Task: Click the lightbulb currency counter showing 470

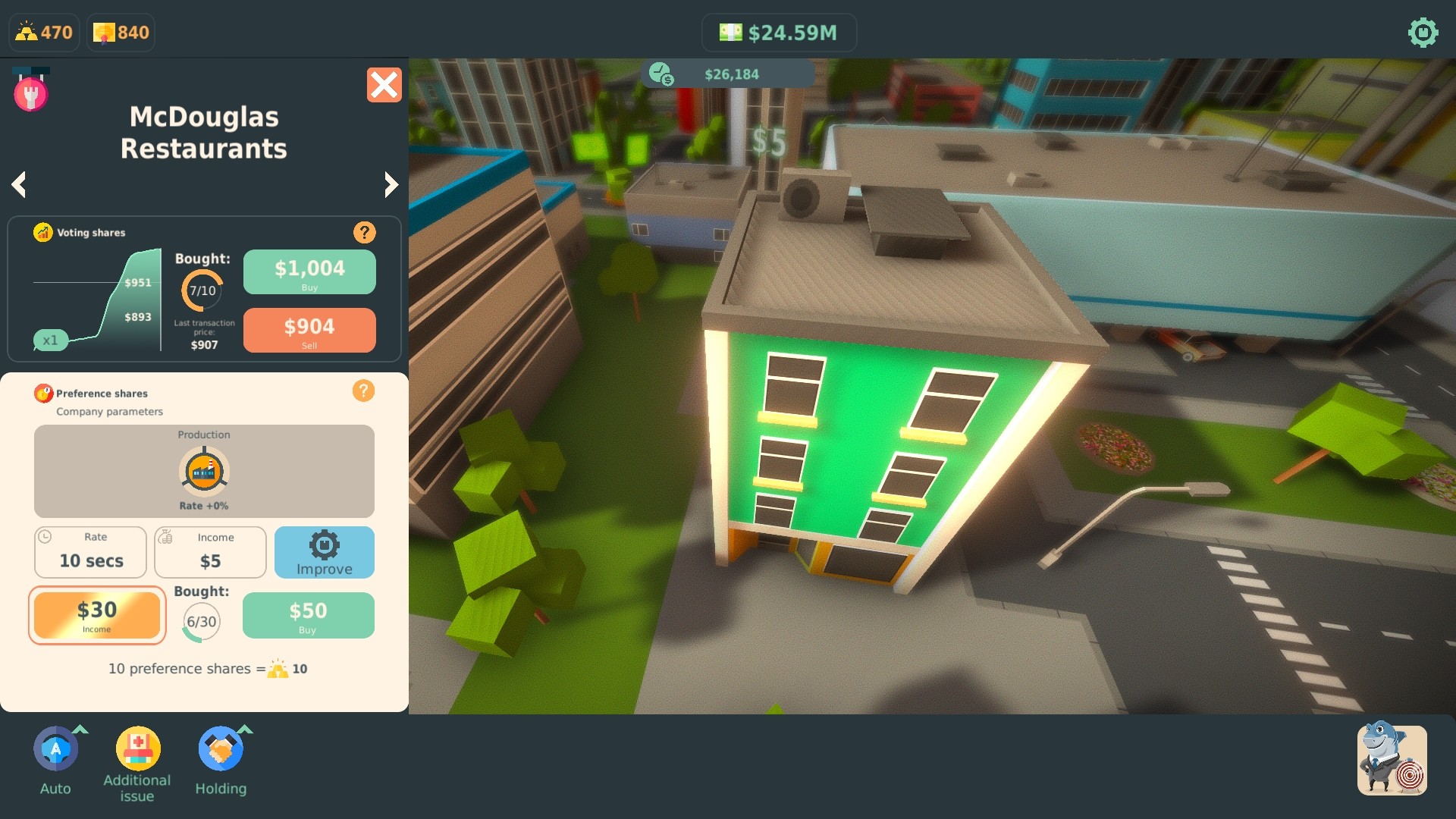Action: click(43, 32)
